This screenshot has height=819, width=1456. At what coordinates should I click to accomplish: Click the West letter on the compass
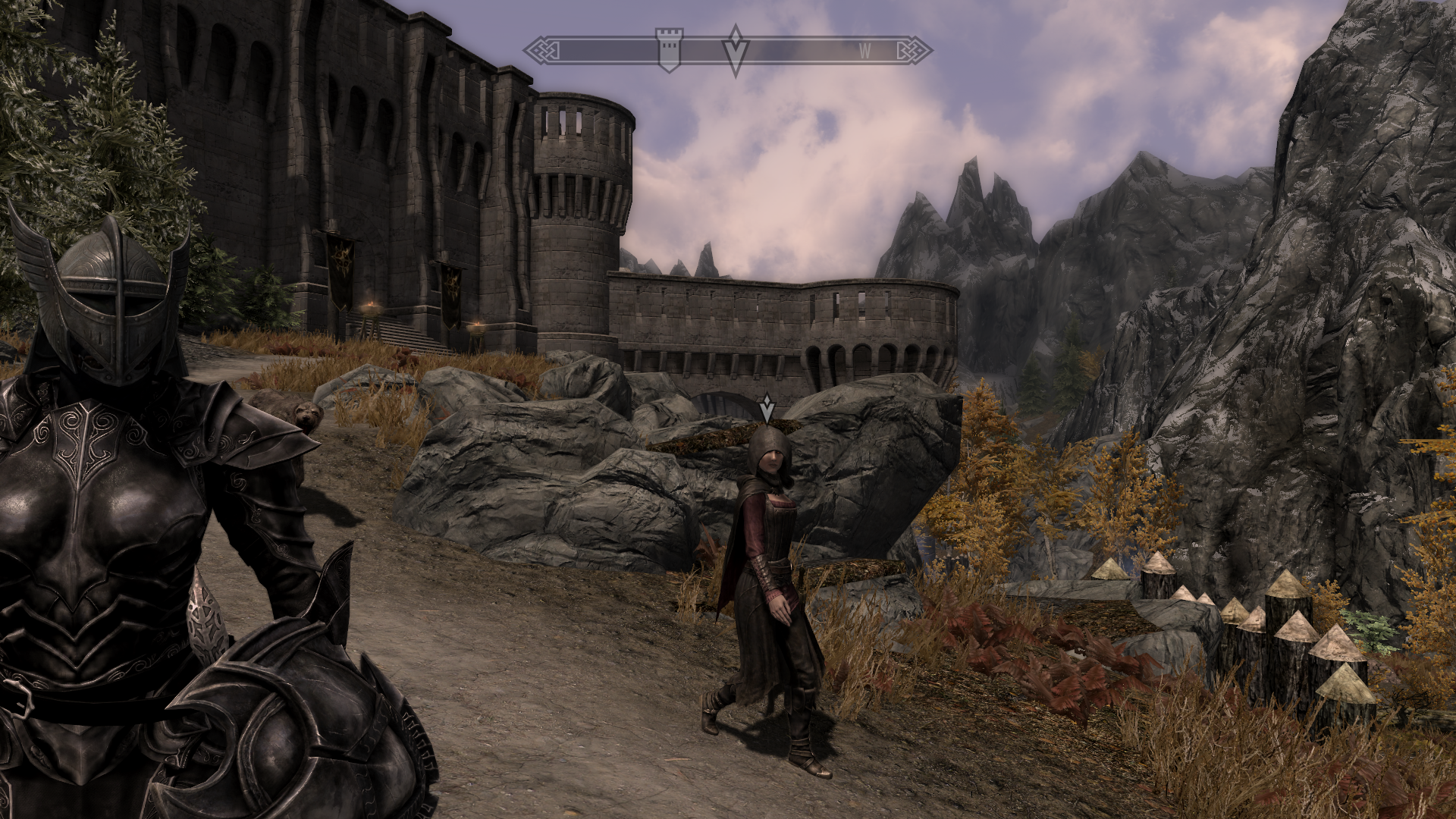click(864, 52)
